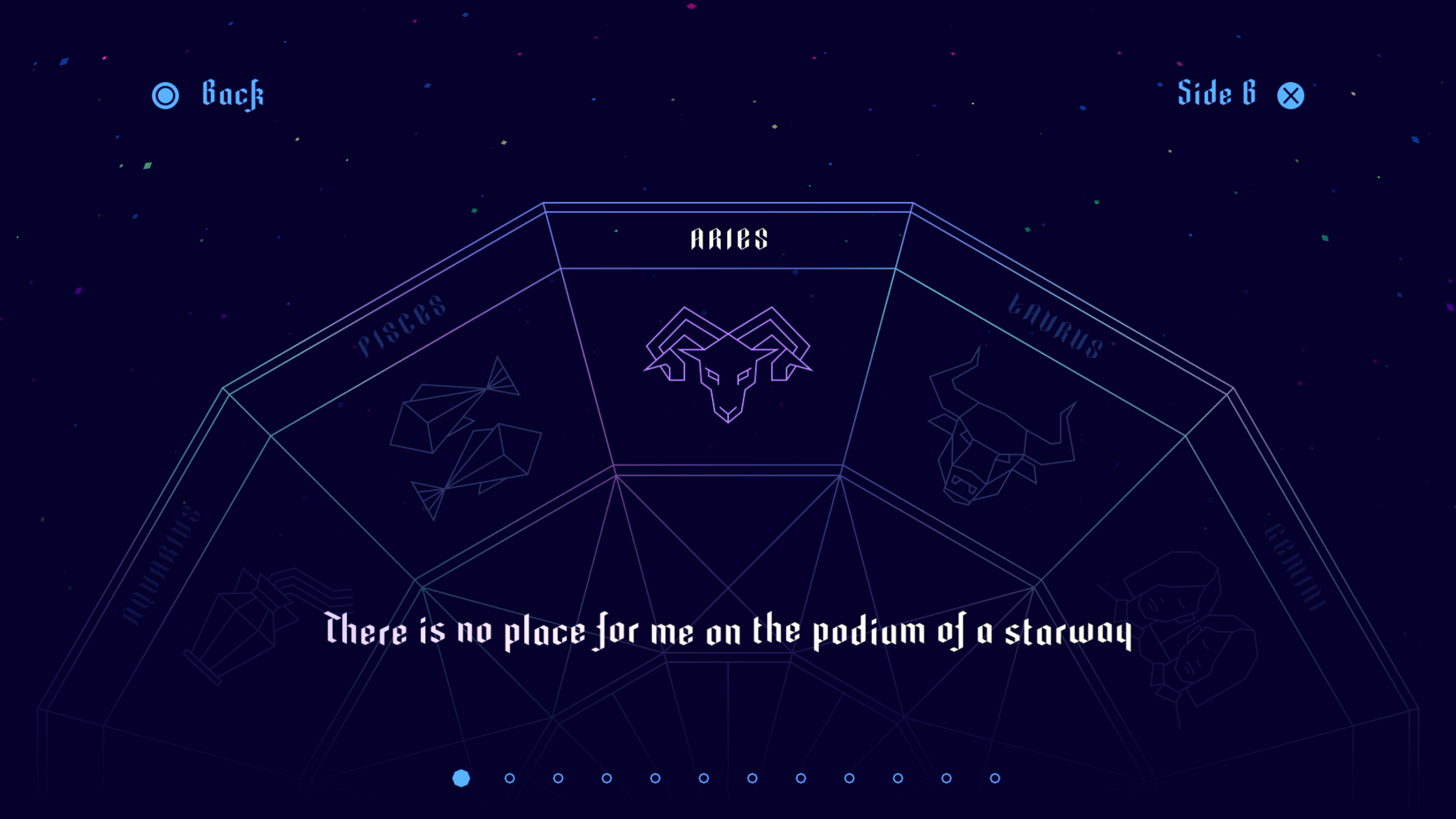
Task: Click the Pisces fish constellation artwork
Action: click(x=463, y=432)
